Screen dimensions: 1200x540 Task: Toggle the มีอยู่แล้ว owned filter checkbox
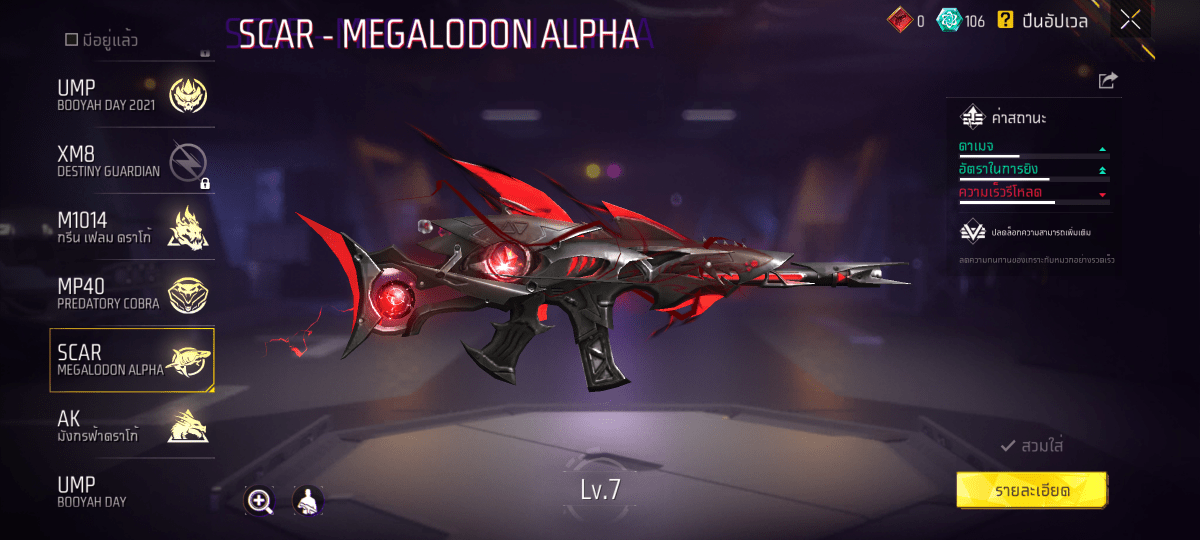(72, 40)
